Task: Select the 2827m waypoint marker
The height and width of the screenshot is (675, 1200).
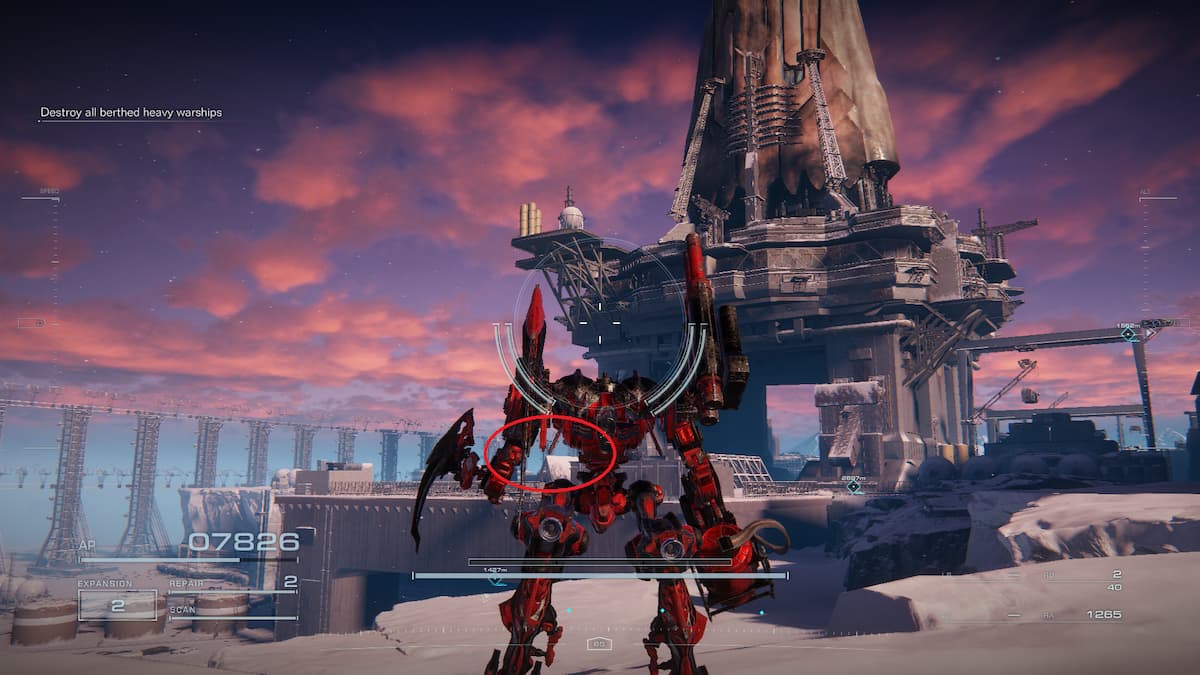Action: [854, 487]
